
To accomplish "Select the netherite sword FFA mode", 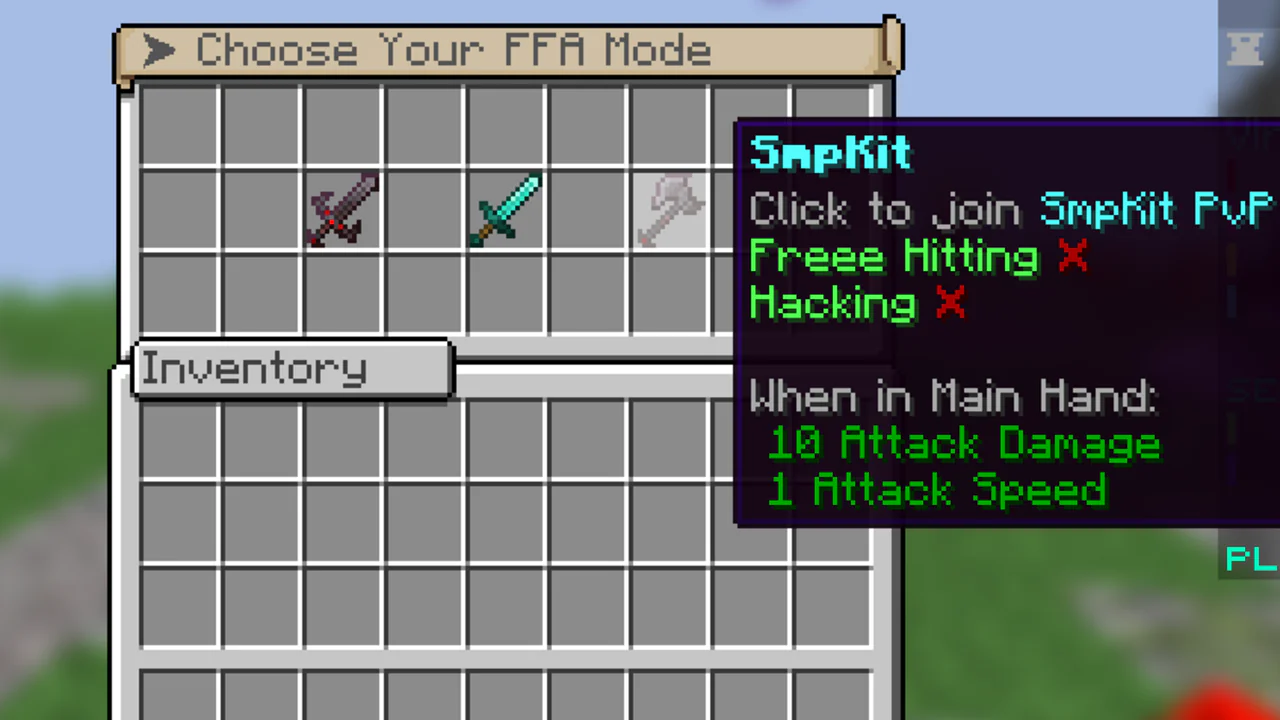I will (342, 210).
